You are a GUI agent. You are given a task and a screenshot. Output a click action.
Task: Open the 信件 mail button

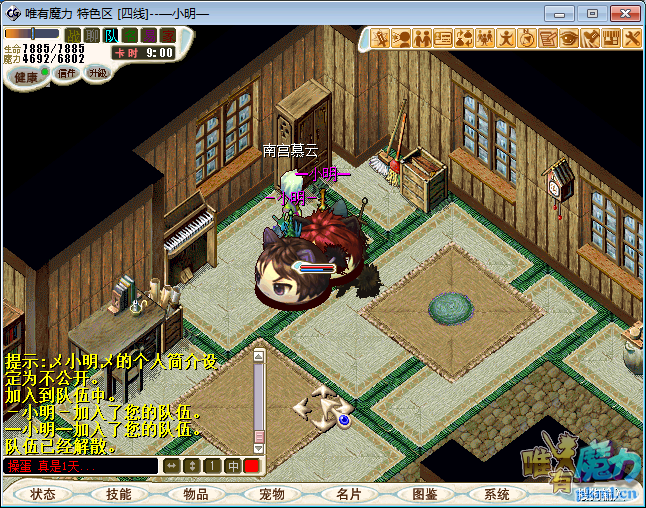pos(67,73)
